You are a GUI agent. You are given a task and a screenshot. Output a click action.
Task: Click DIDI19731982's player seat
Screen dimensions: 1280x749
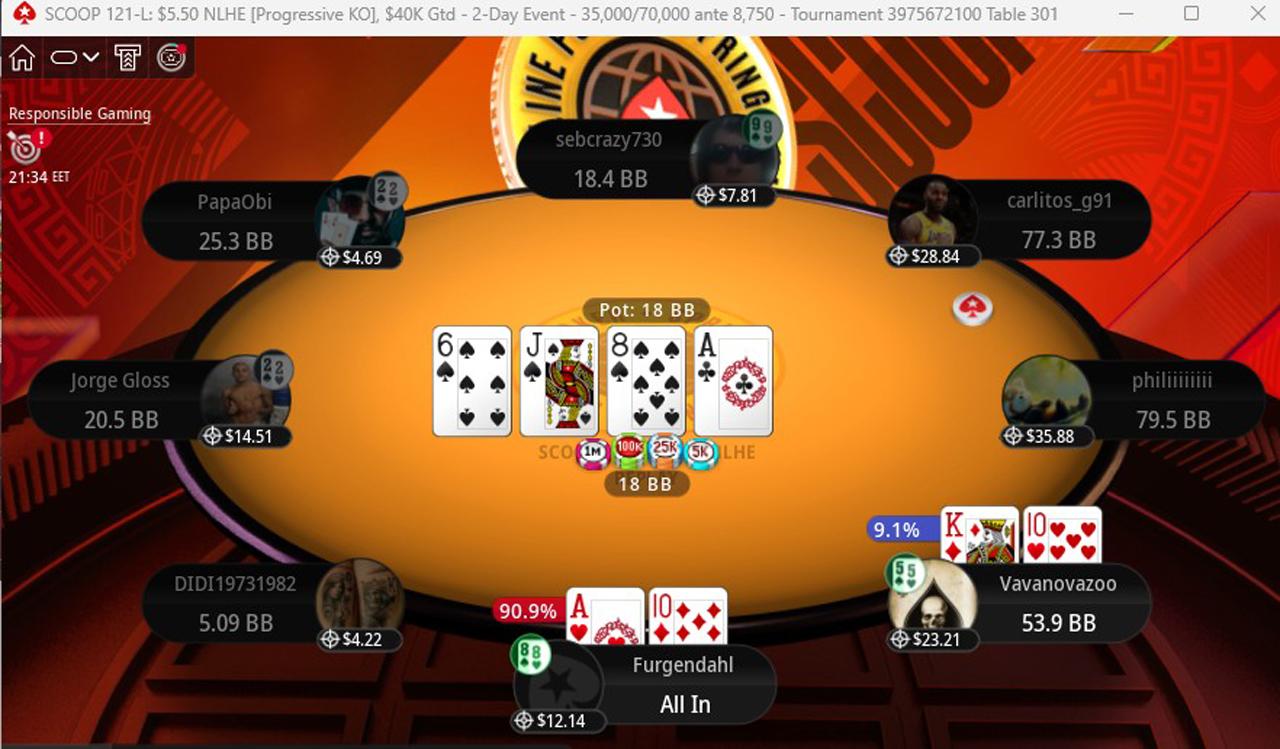236,603
